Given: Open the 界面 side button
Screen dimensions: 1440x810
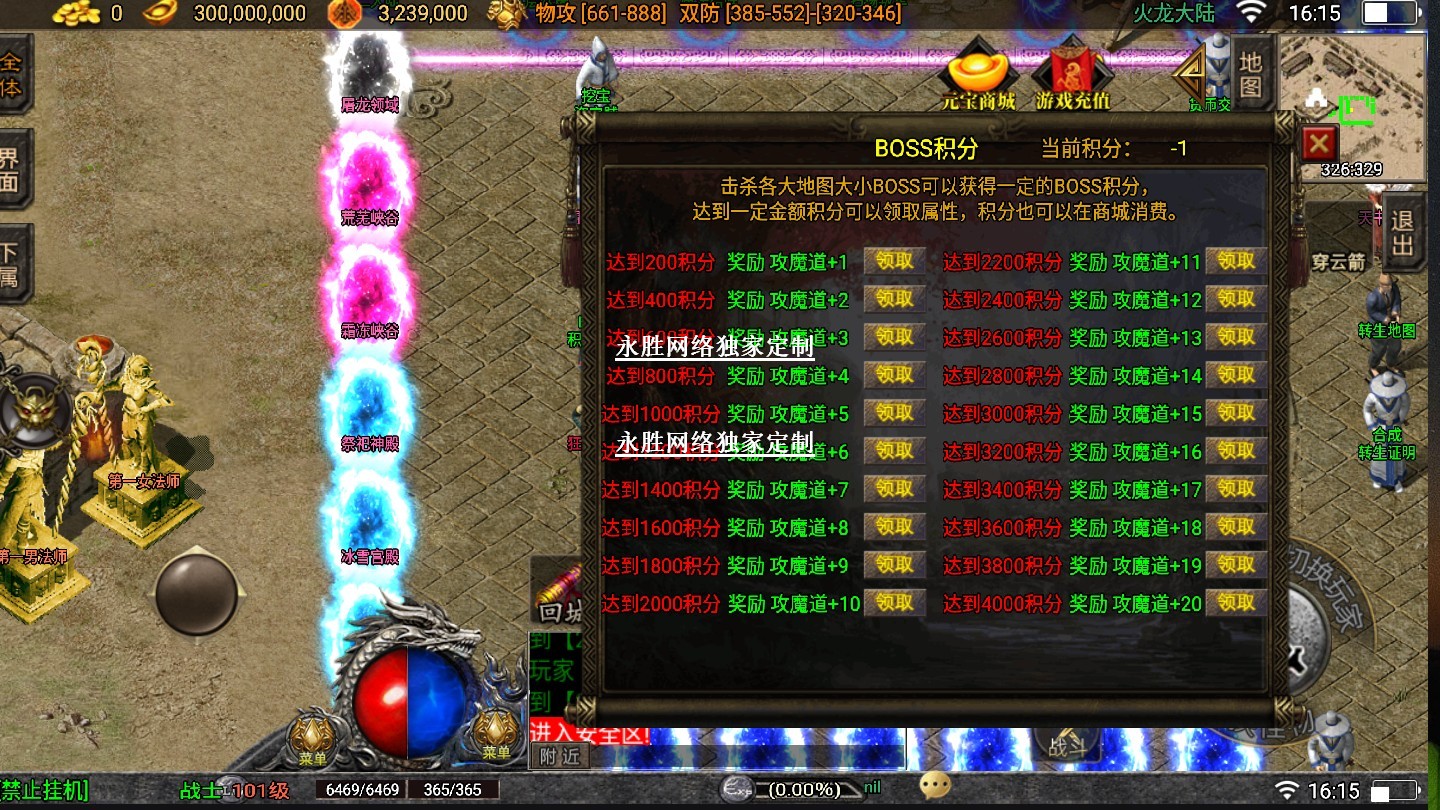Looking at the screenshot, I should point(12,169).
